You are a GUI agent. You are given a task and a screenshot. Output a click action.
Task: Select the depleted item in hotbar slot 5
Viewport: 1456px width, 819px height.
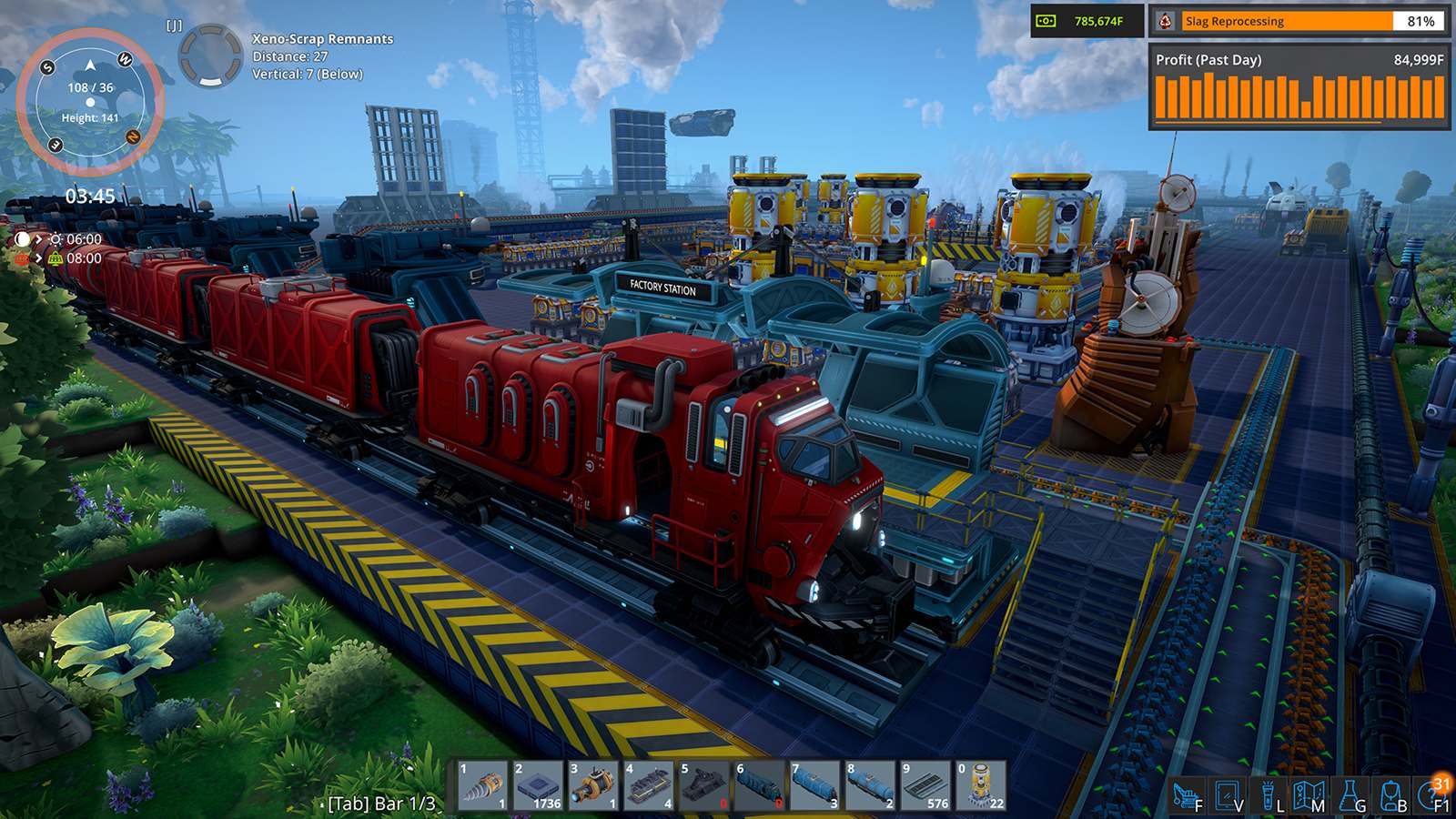pos(703,785)
